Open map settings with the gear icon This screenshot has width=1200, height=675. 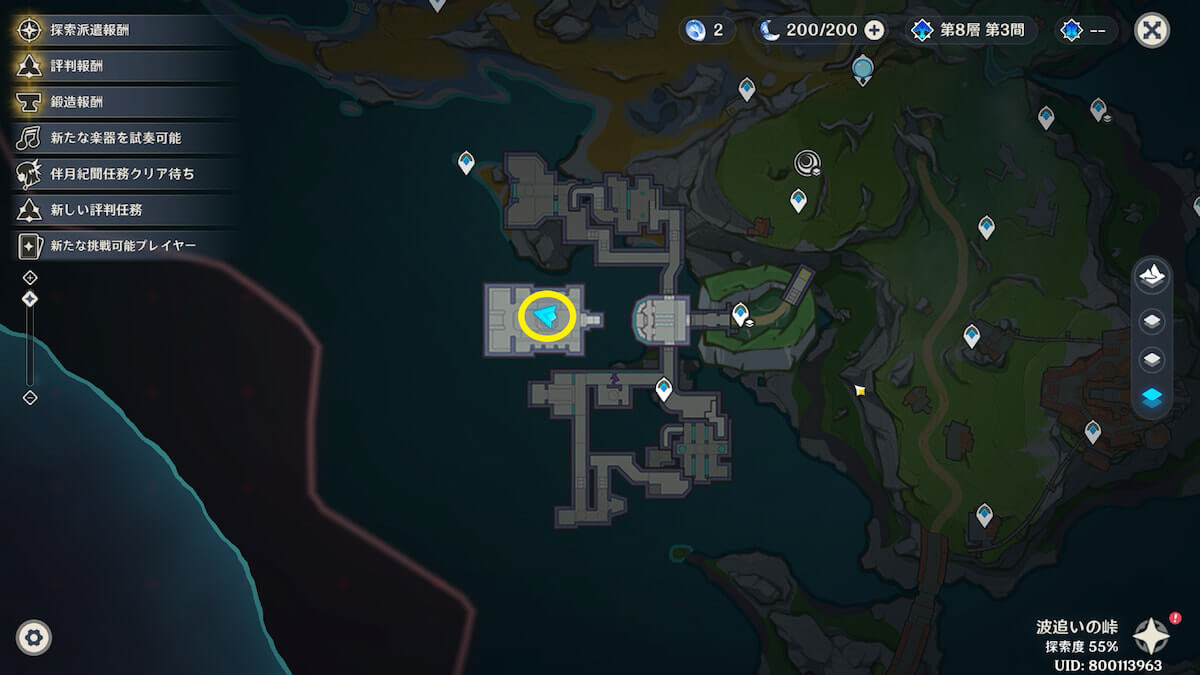pos(34,637)
